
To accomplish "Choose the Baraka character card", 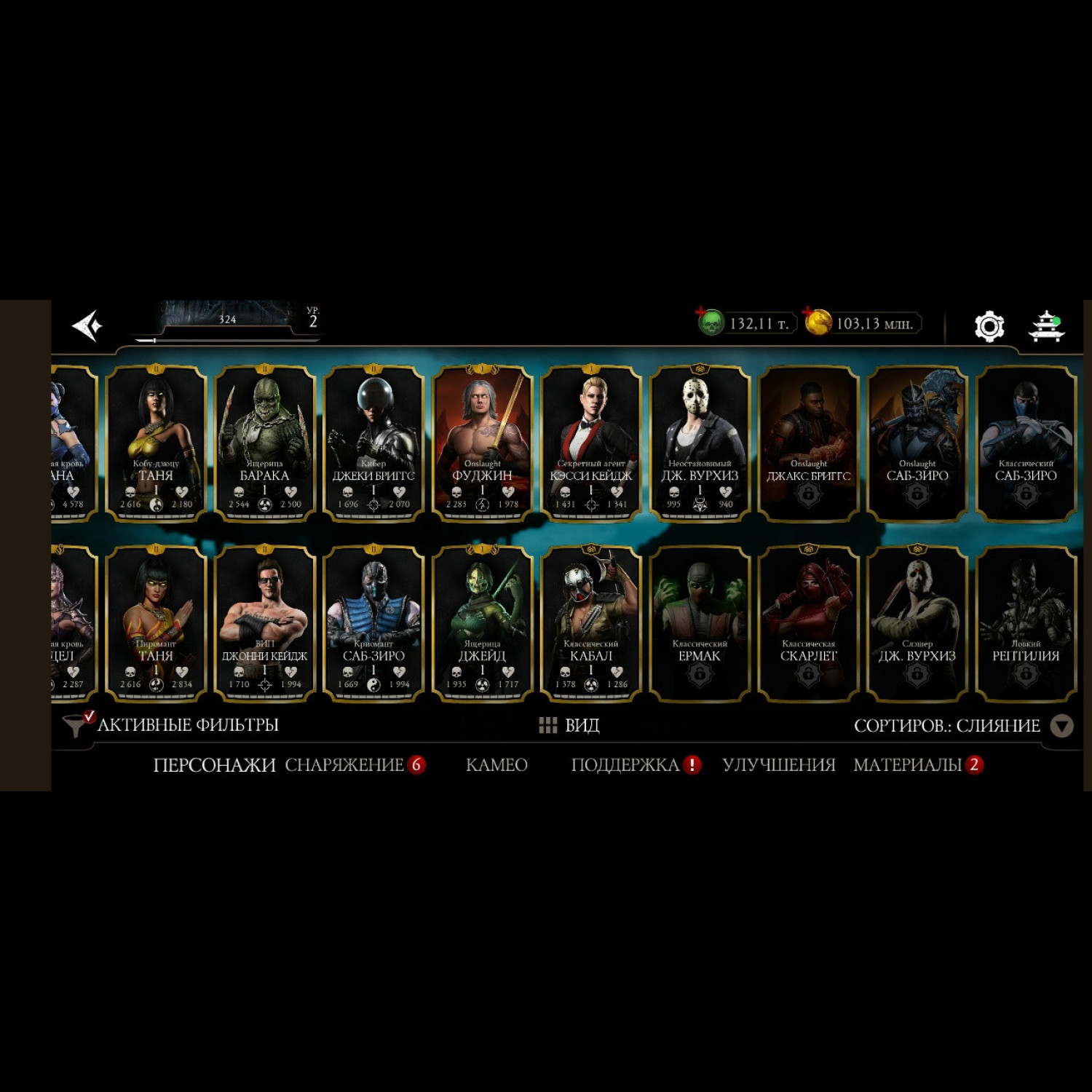I will [x=264, y=443].
